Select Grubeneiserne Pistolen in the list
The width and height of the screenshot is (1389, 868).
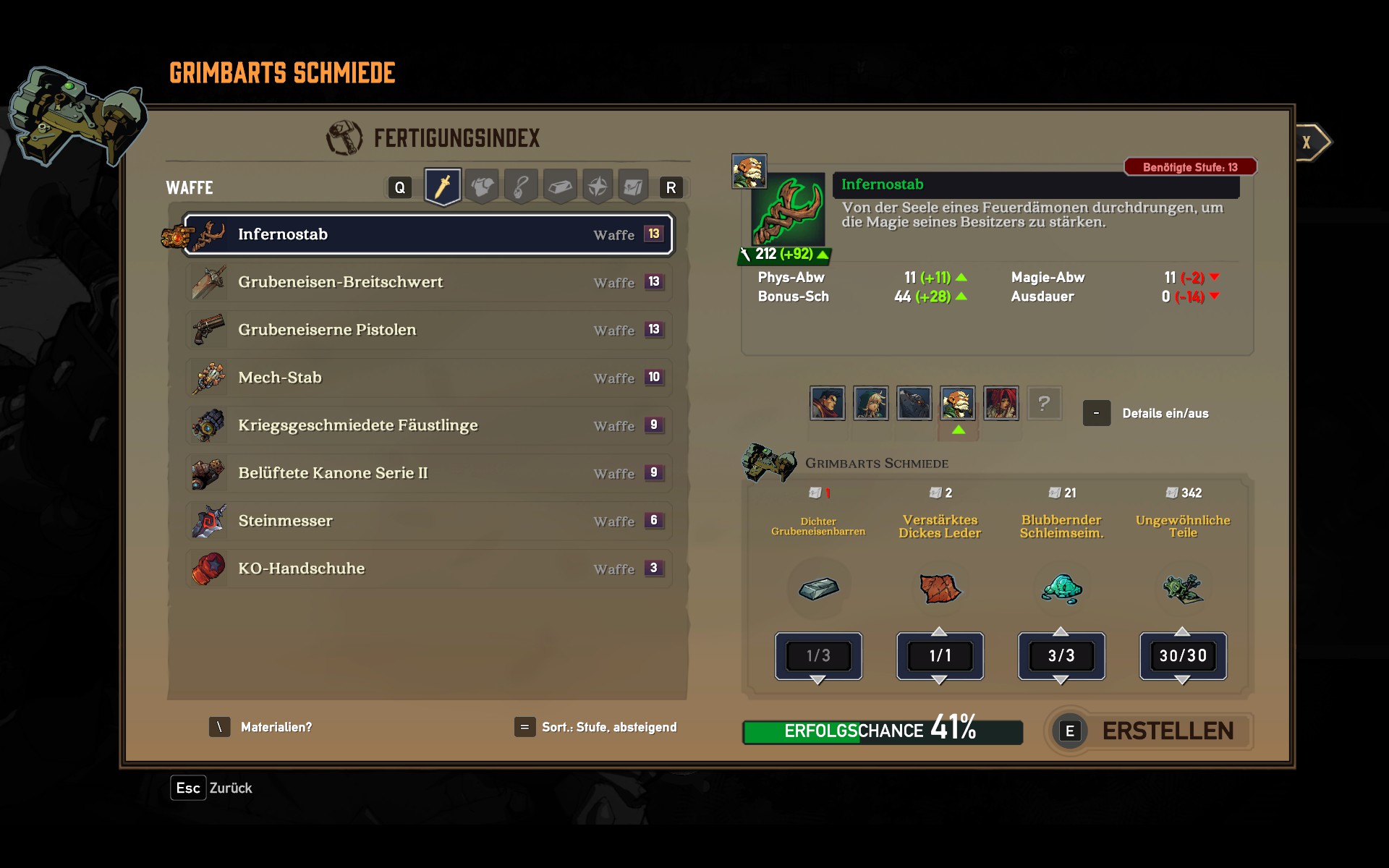428,330
